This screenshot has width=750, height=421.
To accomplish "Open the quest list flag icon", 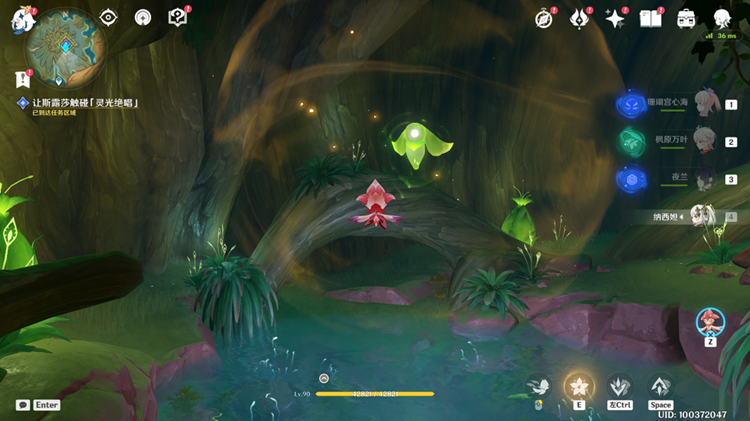I will point(22,79).
